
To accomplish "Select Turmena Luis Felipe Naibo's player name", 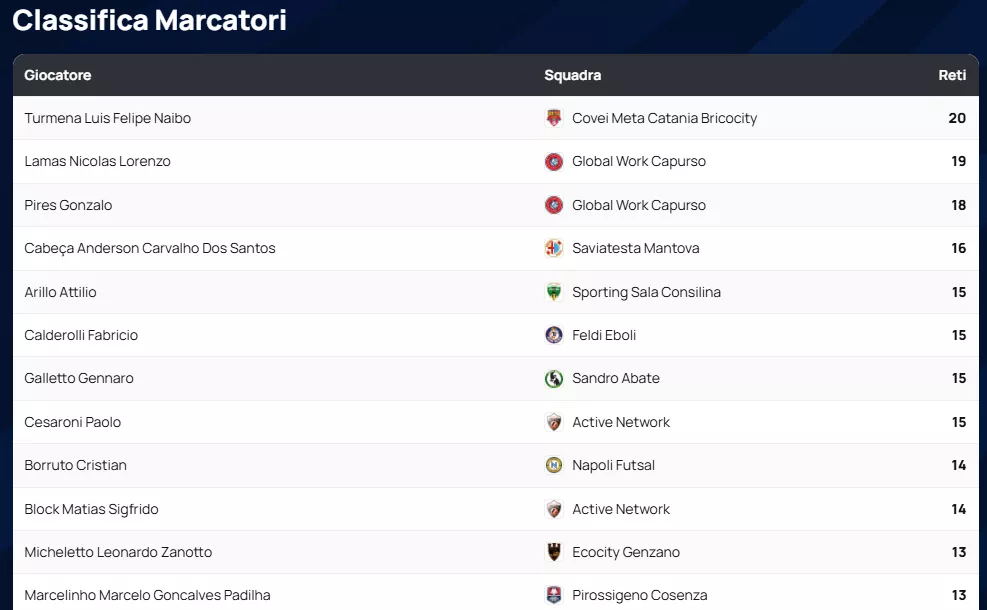I will tap(107, 118).
